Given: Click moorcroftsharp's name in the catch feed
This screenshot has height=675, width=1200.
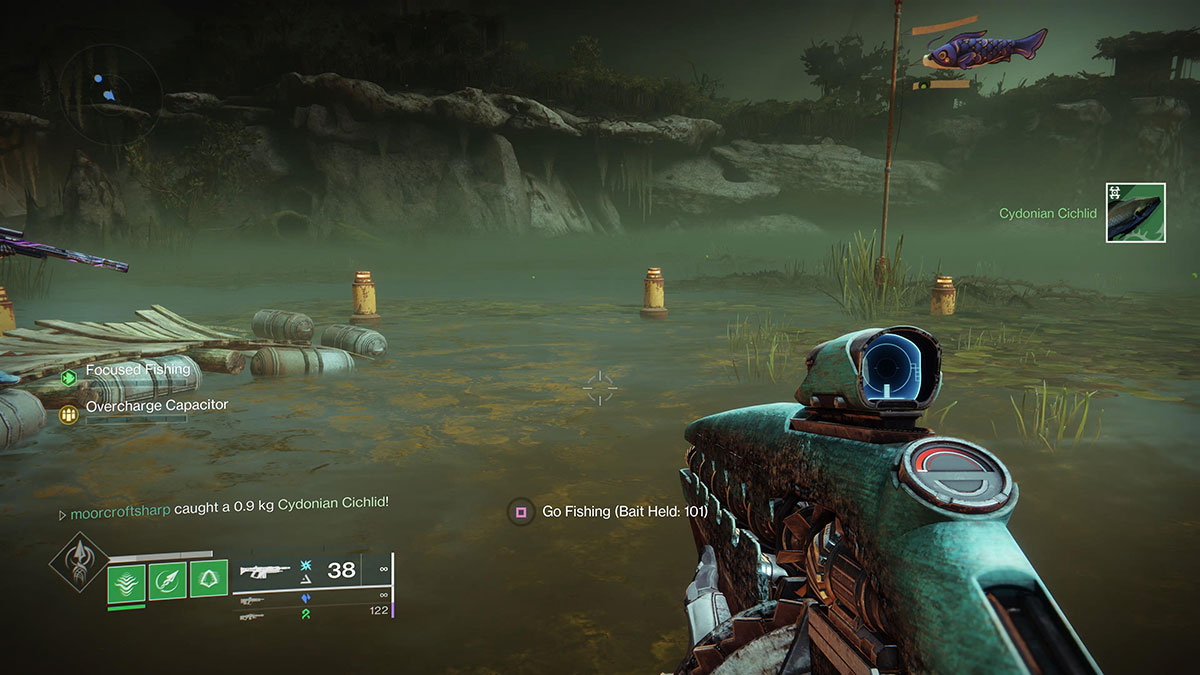Looking at the screenshot, I should pyautogui.click(x=120, y=512).
